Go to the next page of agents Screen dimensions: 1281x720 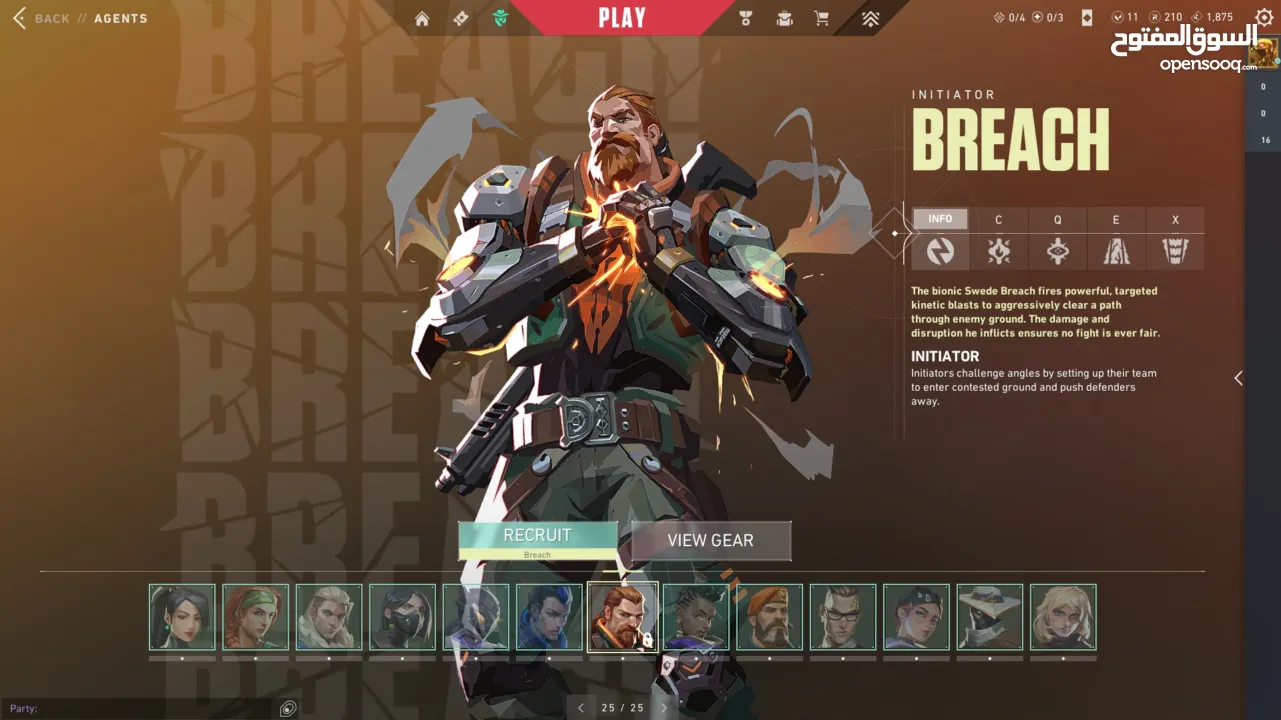click(x=663, y=708)
